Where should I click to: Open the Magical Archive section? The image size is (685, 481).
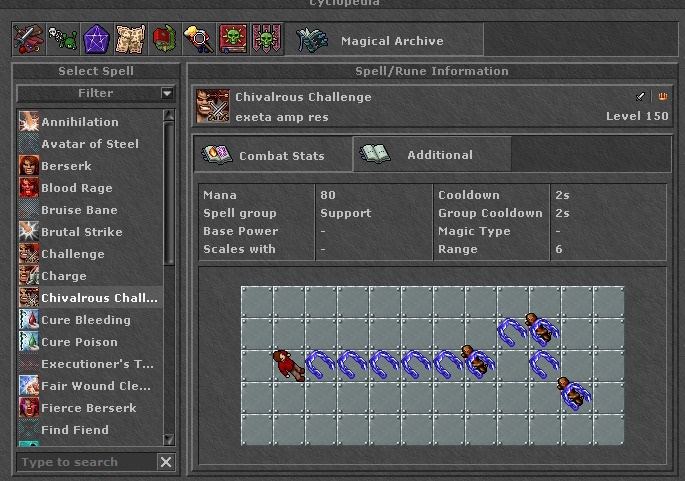(390, 41)
